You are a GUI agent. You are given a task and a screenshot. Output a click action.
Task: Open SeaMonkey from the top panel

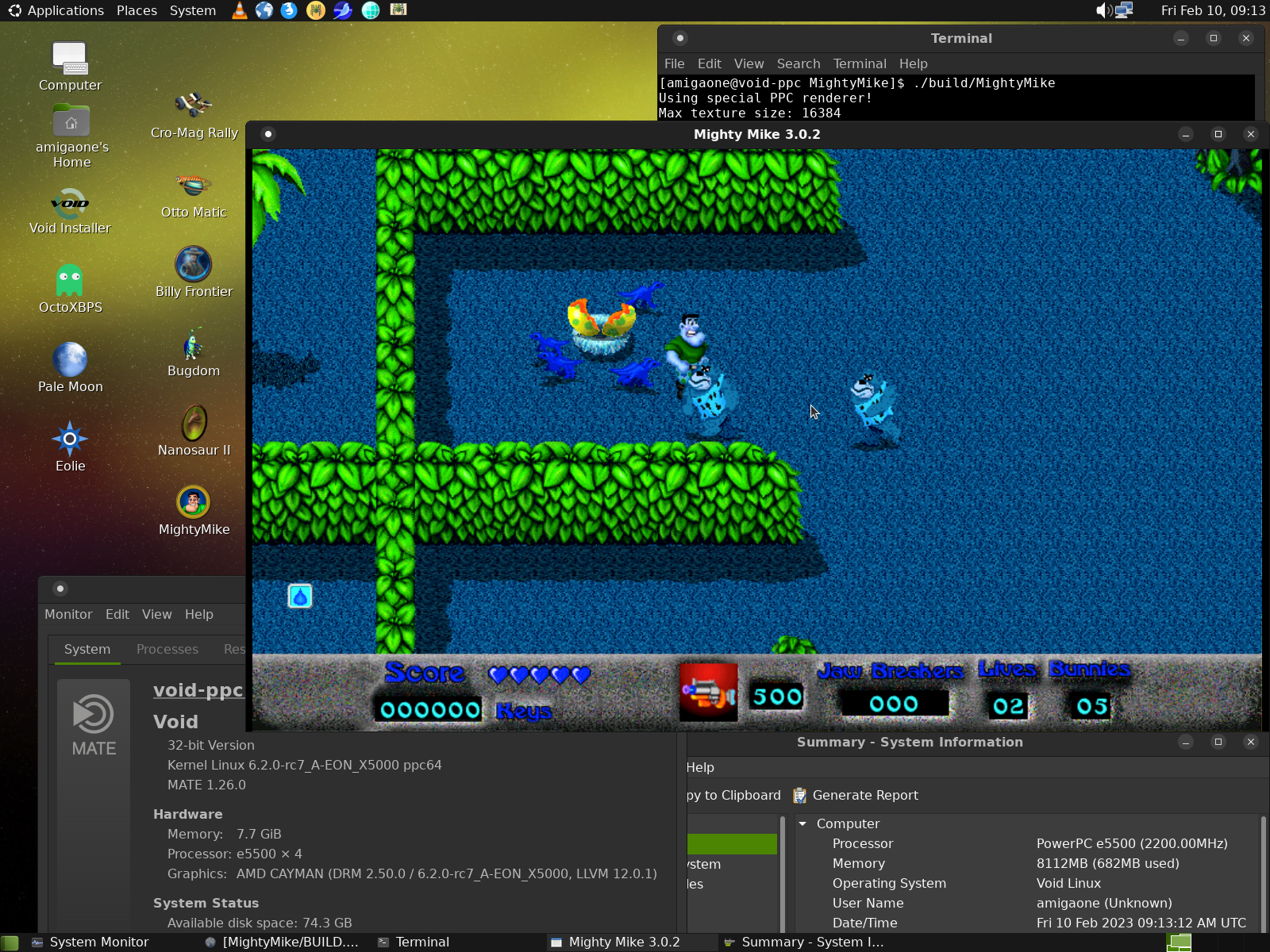341,10
